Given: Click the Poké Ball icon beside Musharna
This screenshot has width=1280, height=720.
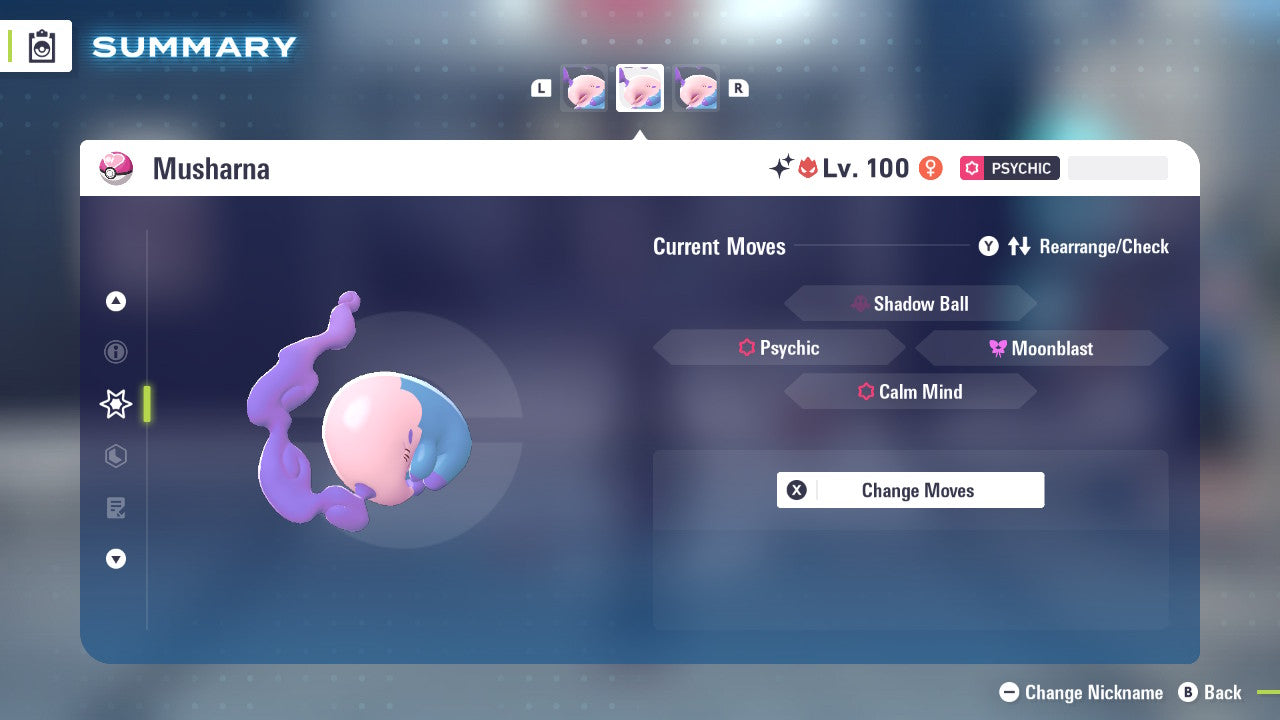Looking at the screenshot, I should (116, 168).
